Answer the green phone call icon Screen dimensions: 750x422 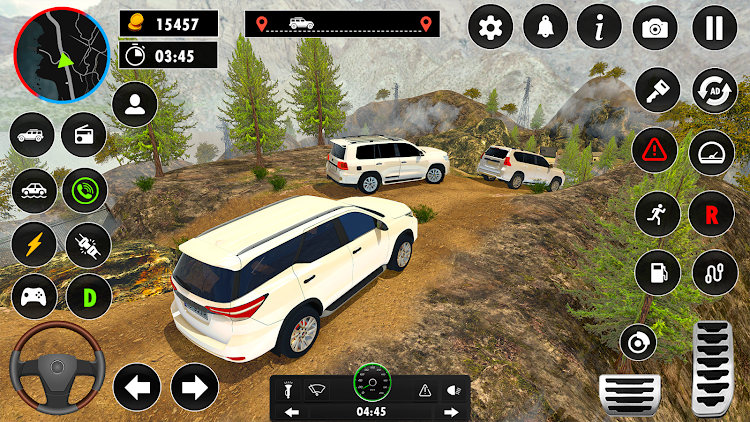(x=84, y=190)
